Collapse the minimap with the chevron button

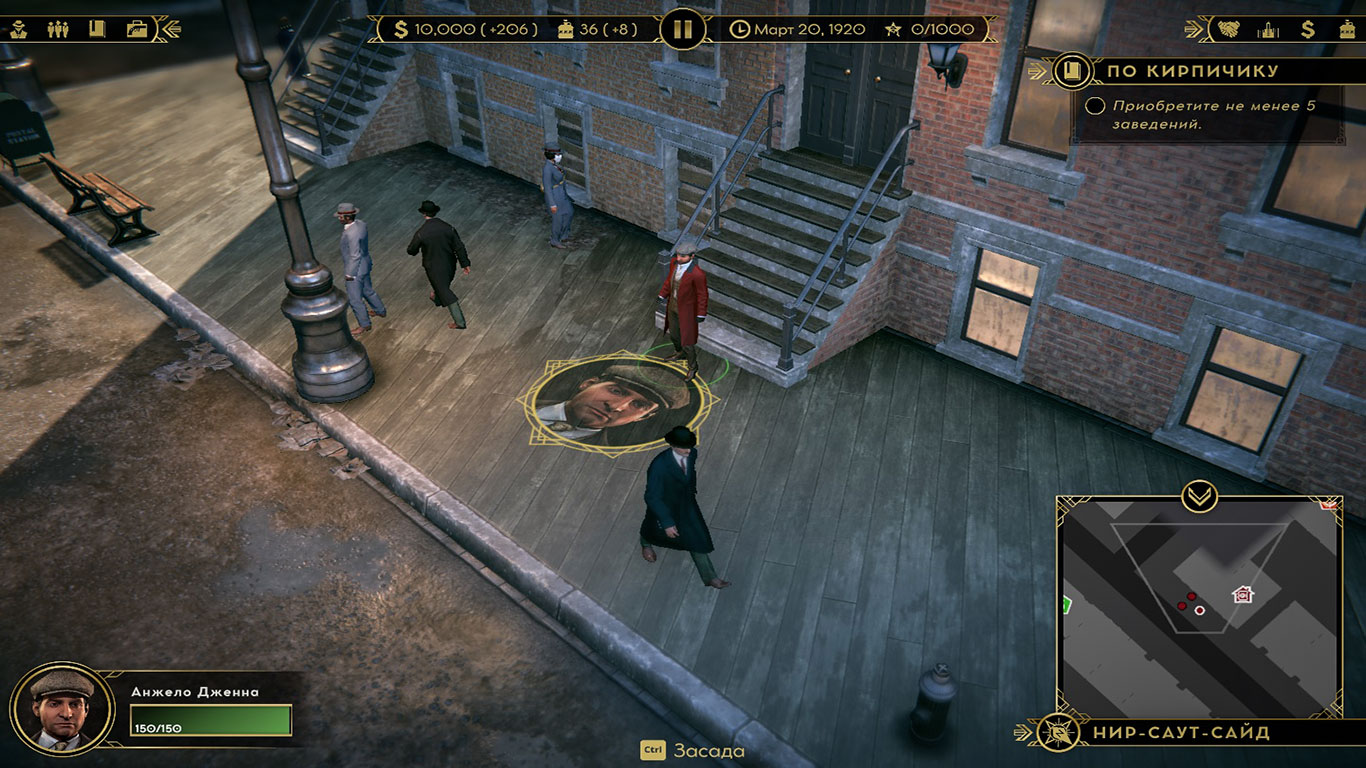pyautogui.click(x=1198, y=495)
